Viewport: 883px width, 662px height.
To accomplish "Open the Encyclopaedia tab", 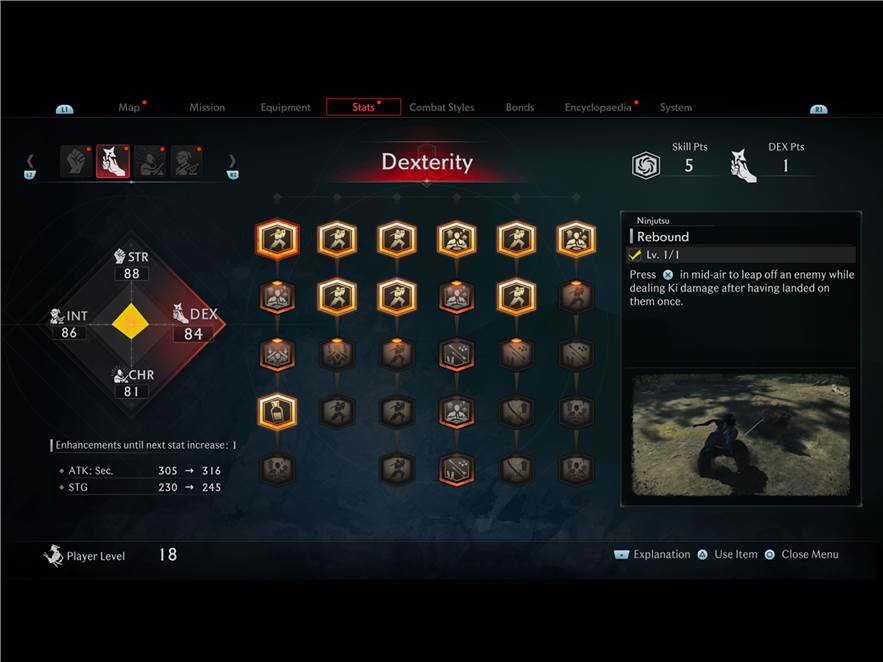I will click(597, 107).
